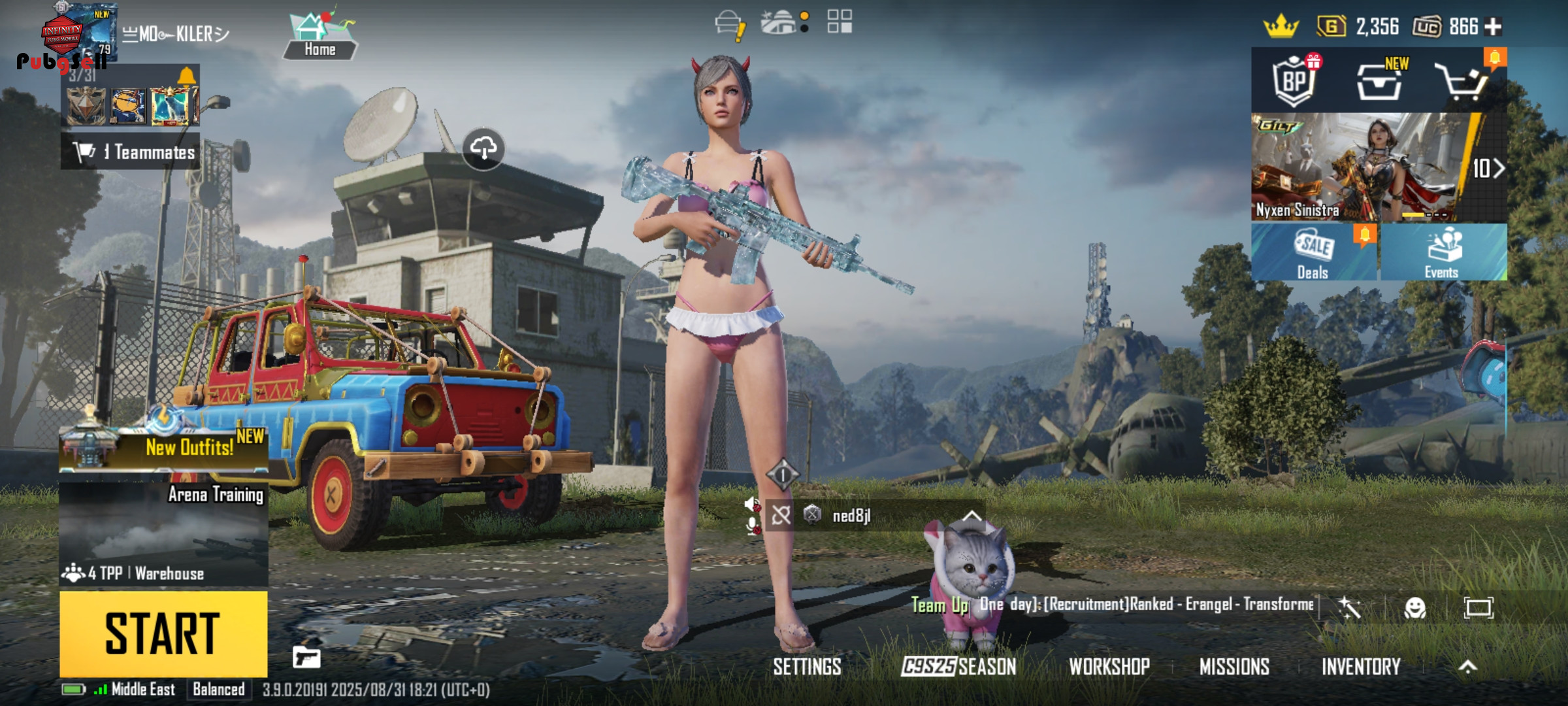
Task: Open the WORKSHOP menu
Action: pyautogui.click(x=1109, y=667)
